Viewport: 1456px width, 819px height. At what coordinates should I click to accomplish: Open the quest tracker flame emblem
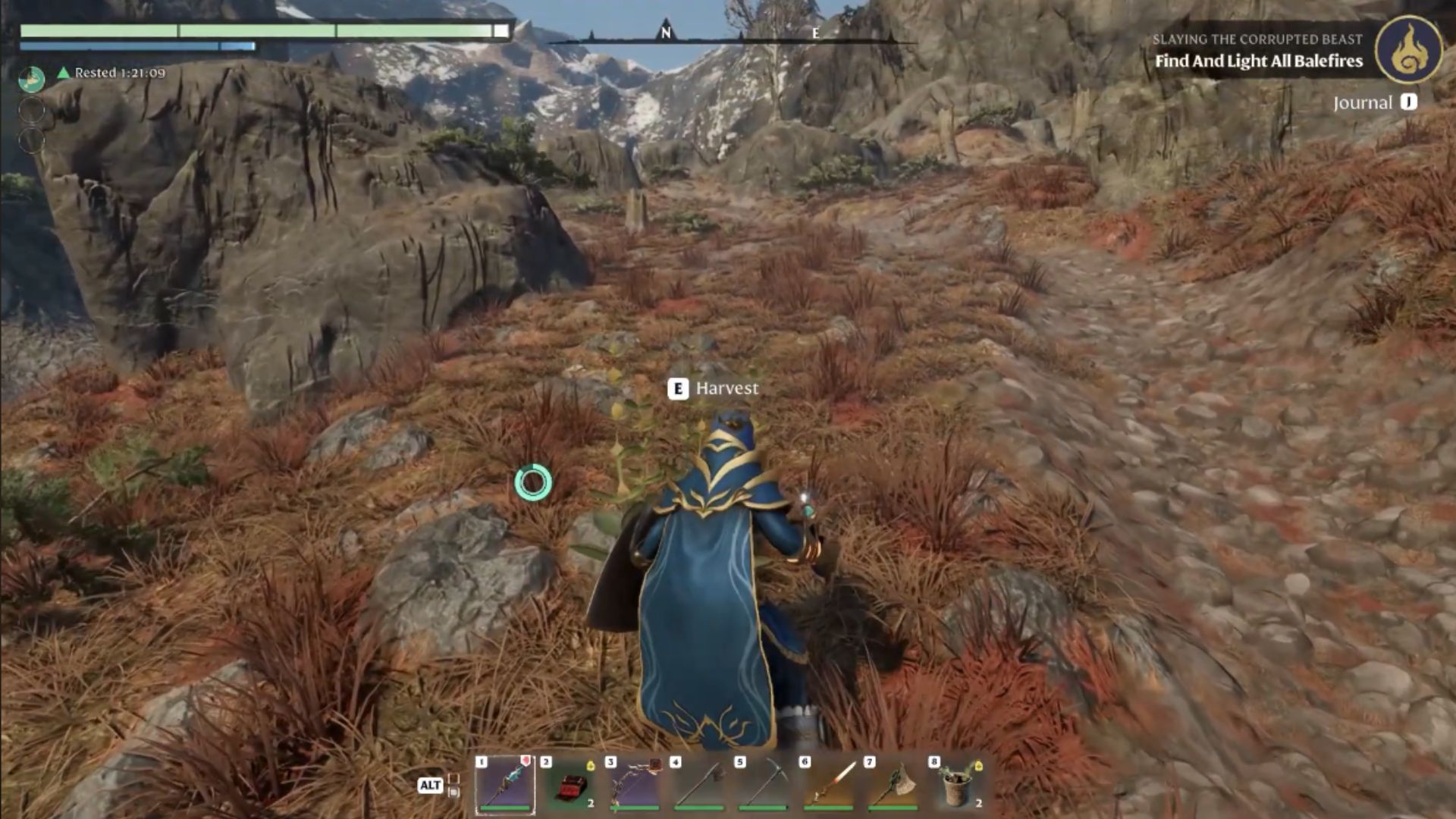[1409, 49]
